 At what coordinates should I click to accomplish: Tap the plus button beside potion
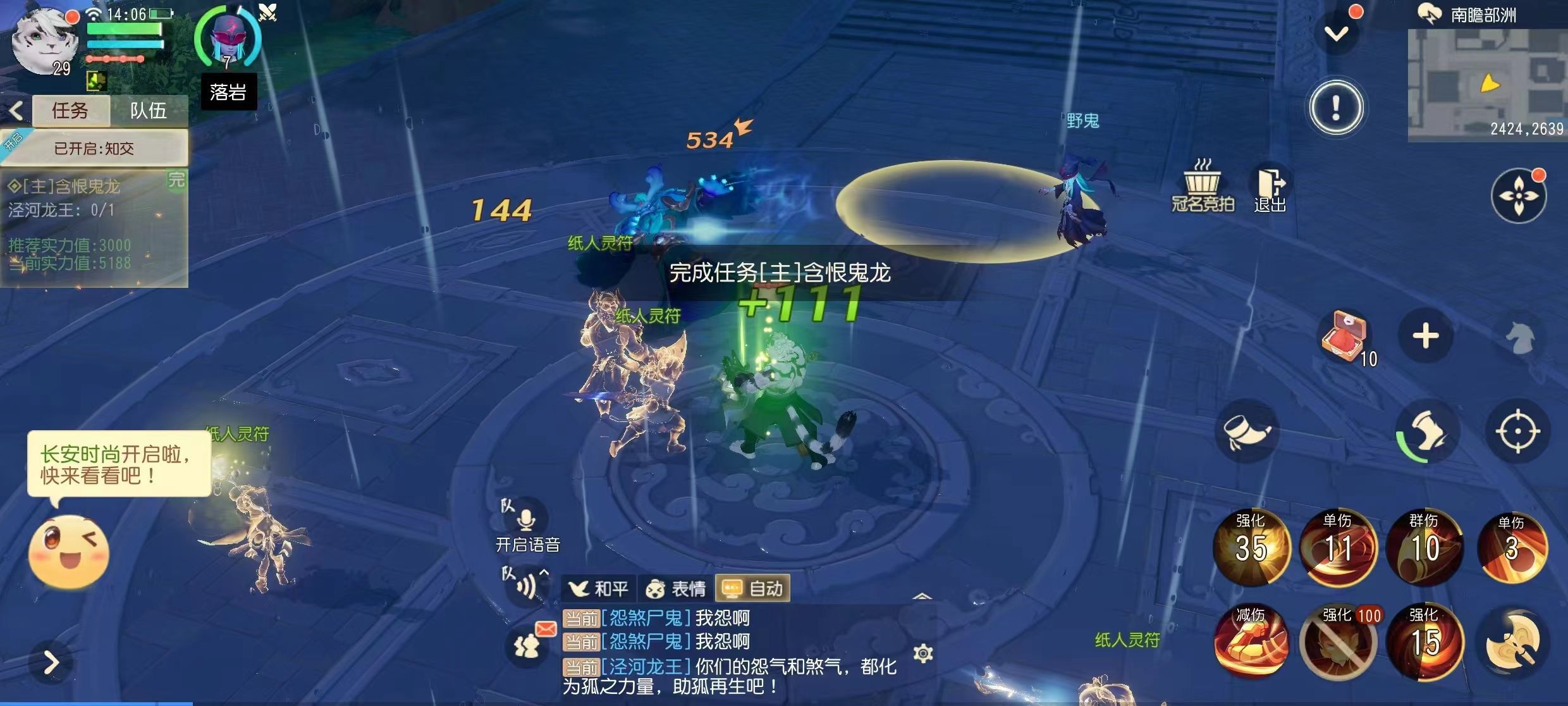tap(1426, 336)
